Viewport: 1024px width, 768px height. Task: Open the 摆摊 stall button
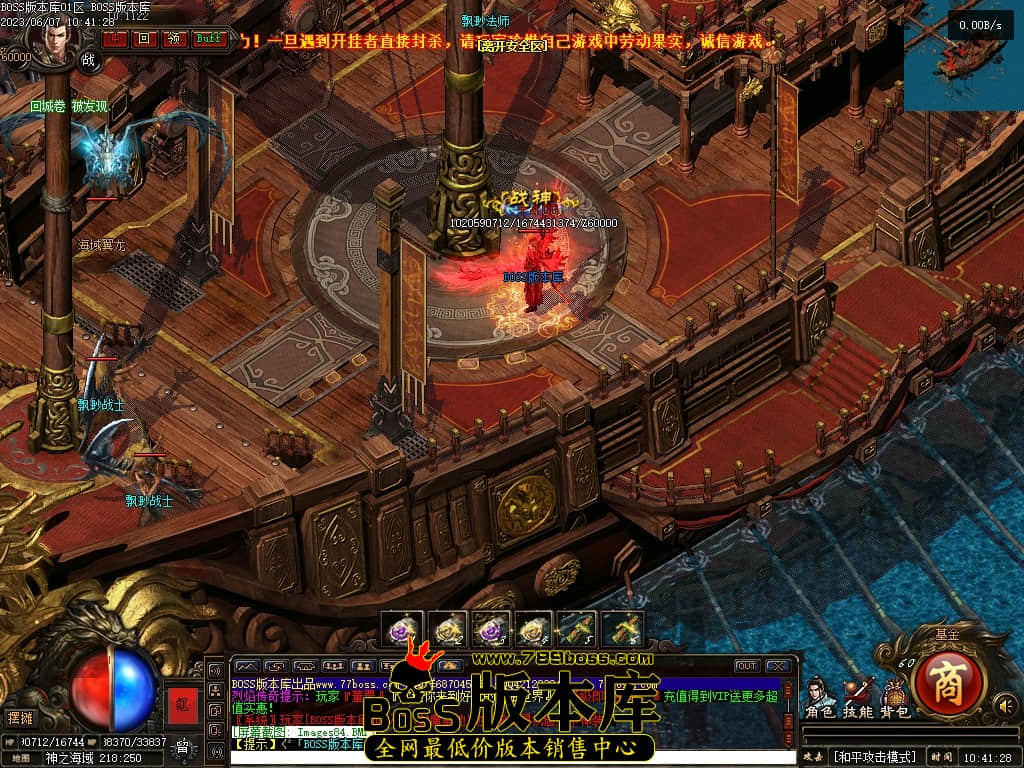[21, 717]
